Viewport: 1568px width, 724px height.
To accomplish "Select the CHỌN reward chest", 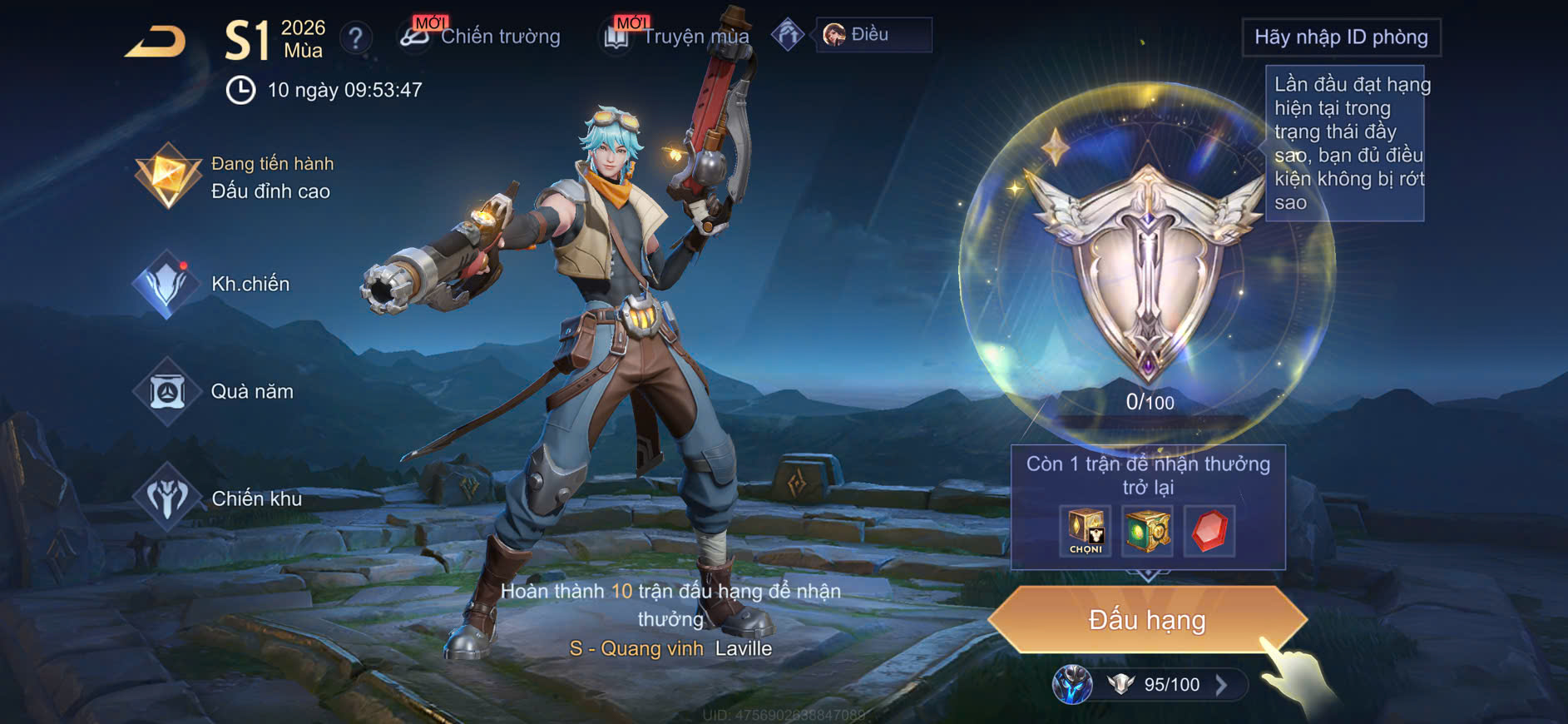I will [1086, 531].
